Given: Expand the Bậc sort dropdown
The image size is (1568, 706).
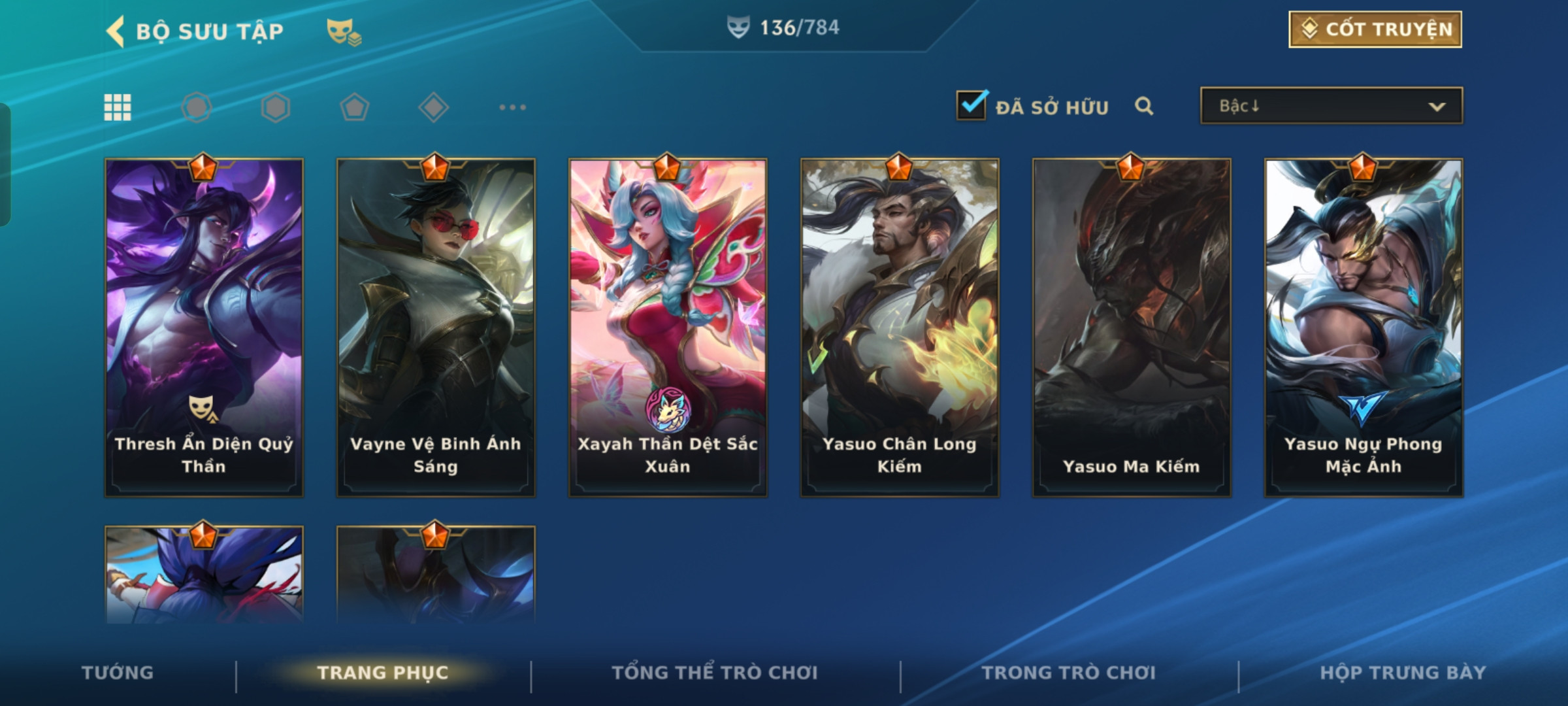Looking at the screenshot, I should tap(1331, 106).
